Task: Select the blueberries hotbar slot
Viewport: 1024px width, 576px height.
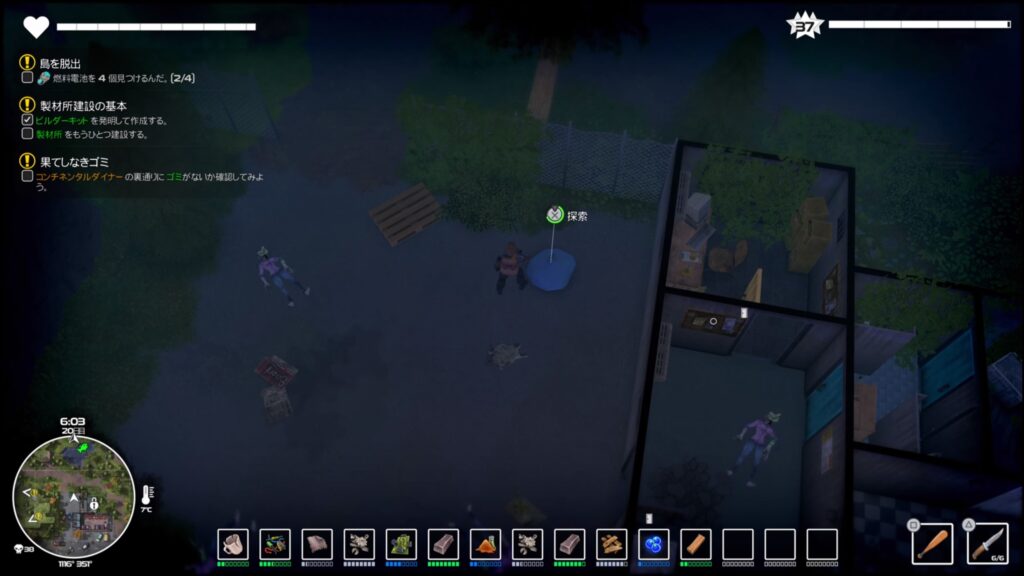Action: click(654, 544)
